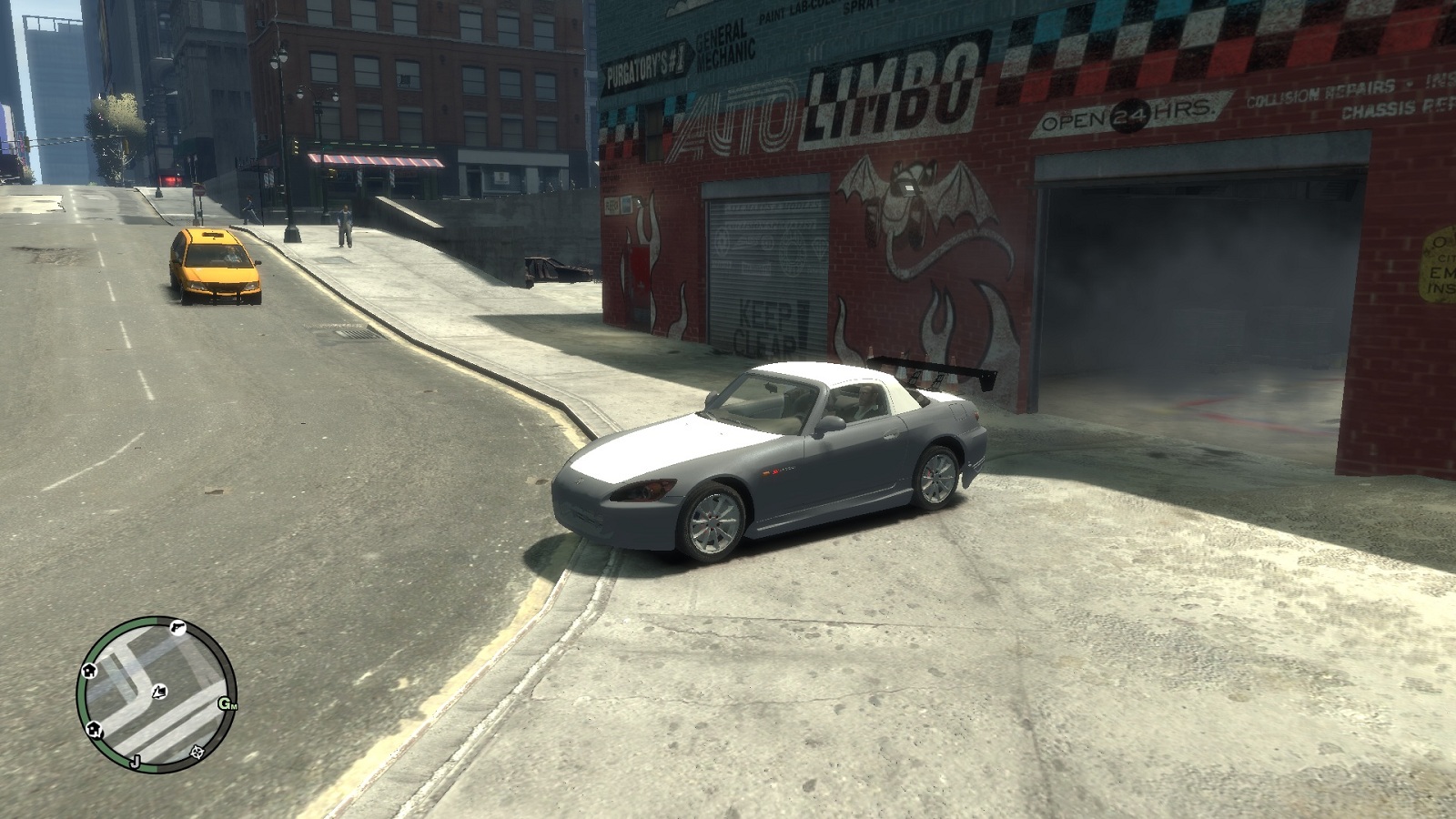Screen dimensions: 1456x819
Task: Click the J friend blip on the minimap
Action: (x=136, y=762)
